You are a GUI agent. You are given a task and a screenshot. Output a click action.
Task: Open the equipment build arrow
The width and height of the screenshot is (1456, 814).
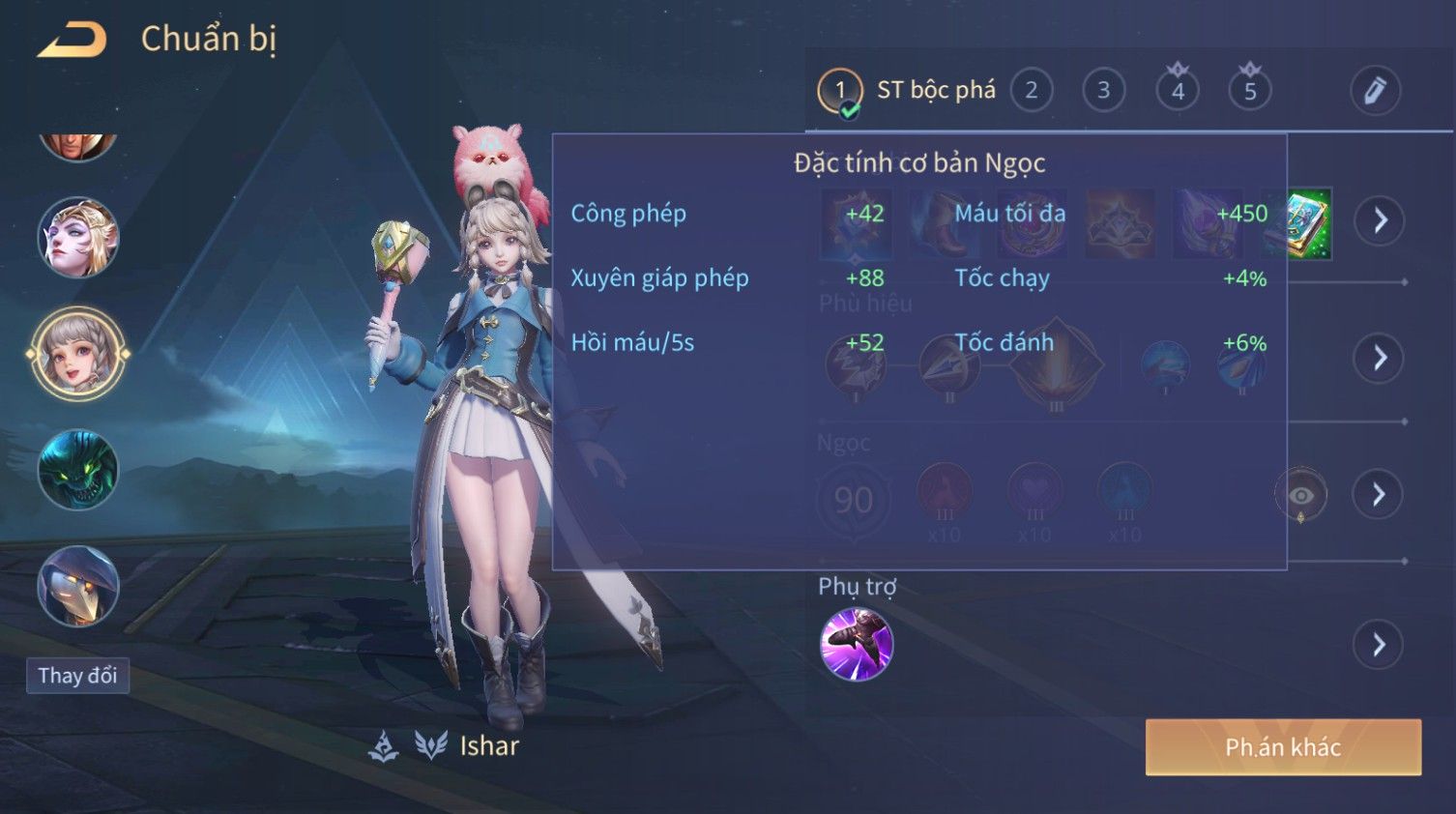pos(1379,220)
